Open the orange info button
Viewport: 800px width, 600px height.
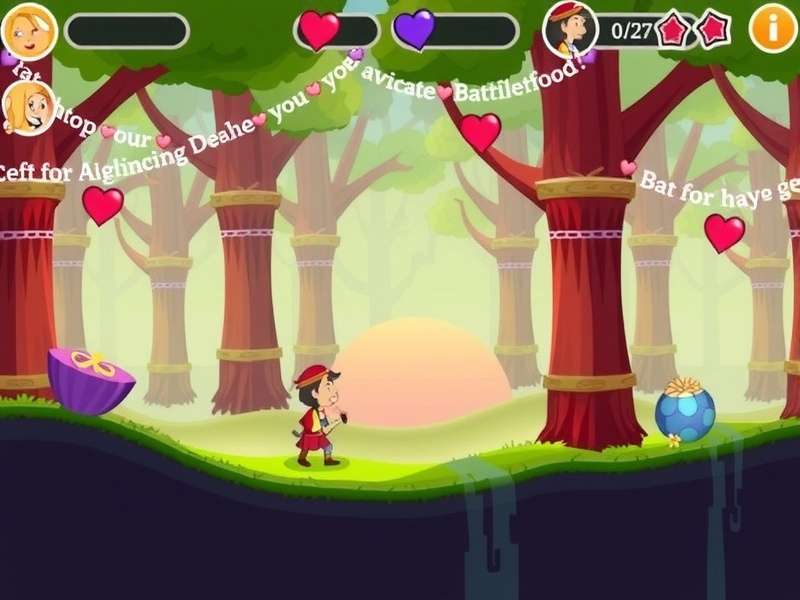pyautogui.click(x=773, y=28)
